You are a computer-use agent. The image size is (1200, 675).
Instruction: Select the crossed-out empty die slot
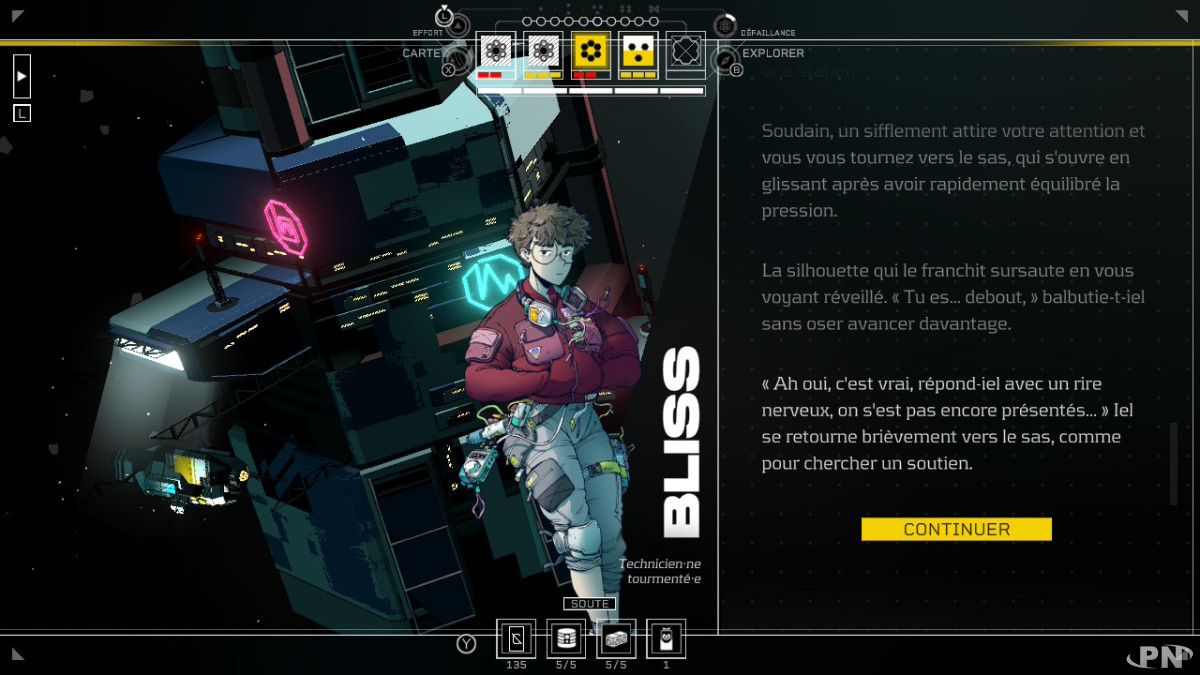click(x=685, y=51)
